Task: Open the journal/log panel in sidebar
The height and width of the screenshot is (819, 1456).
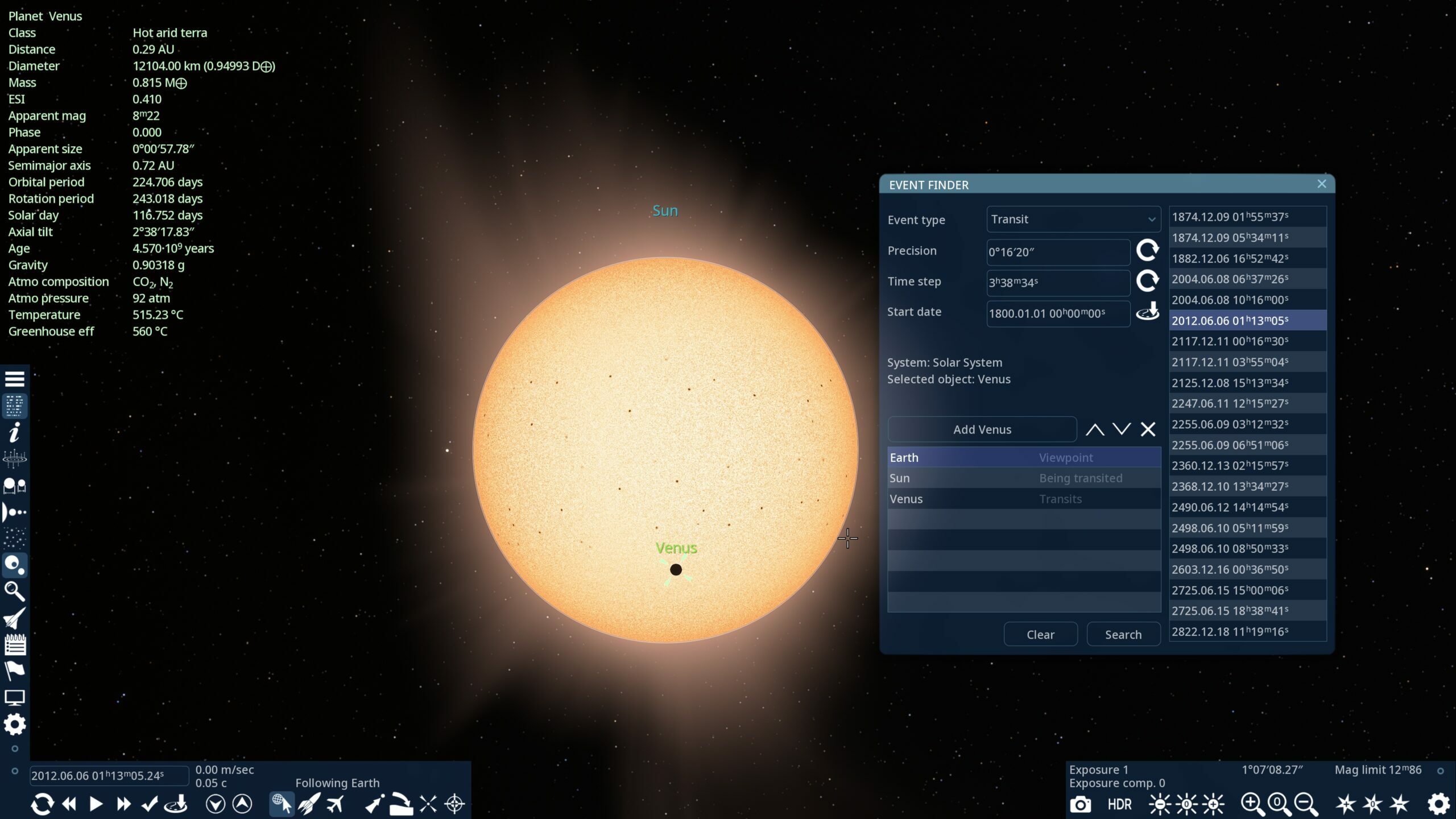Action: tap(15, 644)
